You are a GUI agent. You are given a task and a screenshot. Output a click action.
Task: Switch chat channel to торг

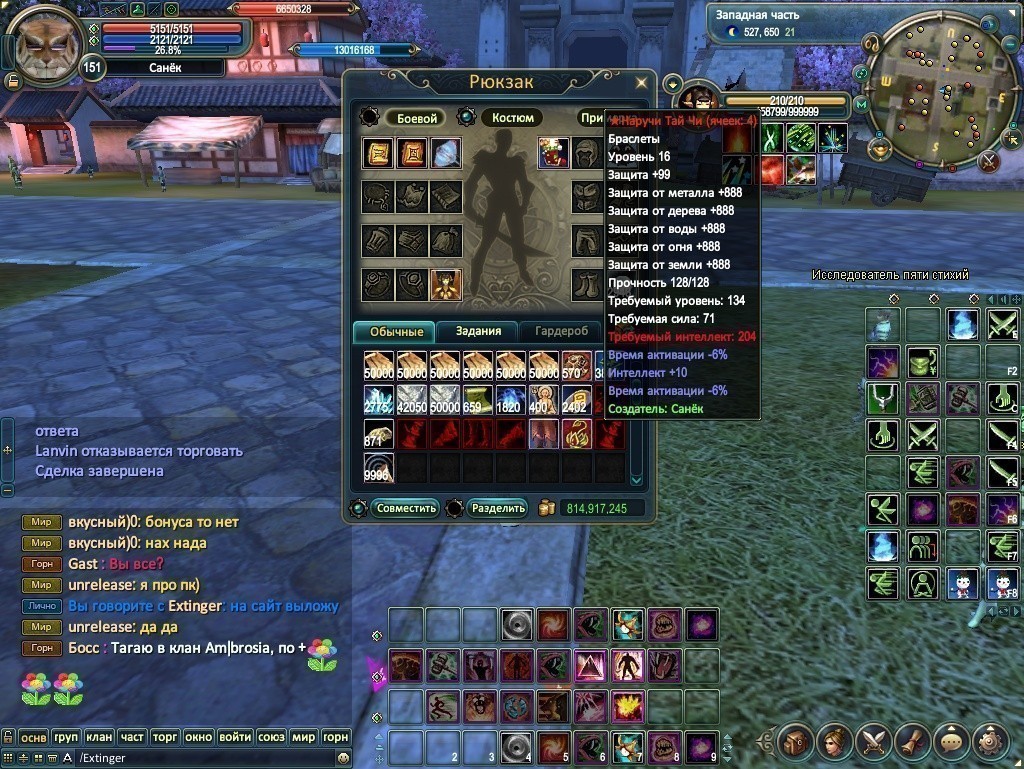pyautogui.click(x=165, y=737)
